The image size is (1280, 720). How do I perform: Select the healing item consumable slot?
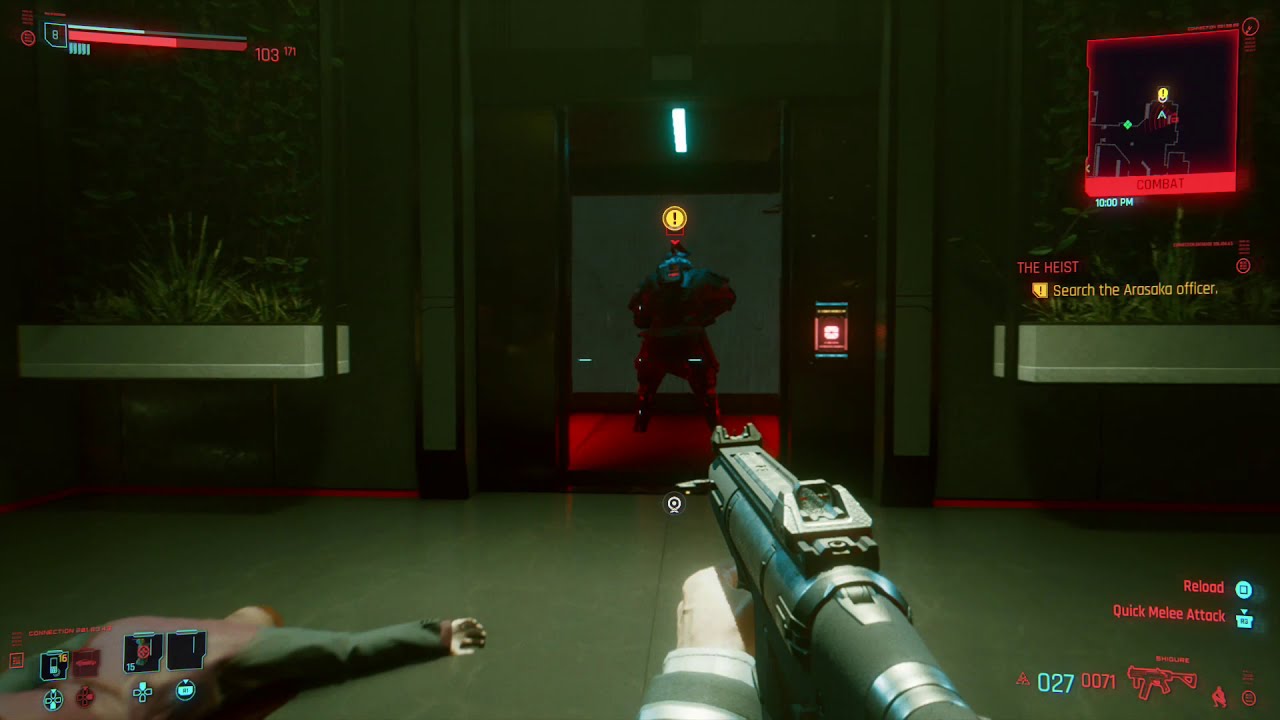[x=142, y=652]
